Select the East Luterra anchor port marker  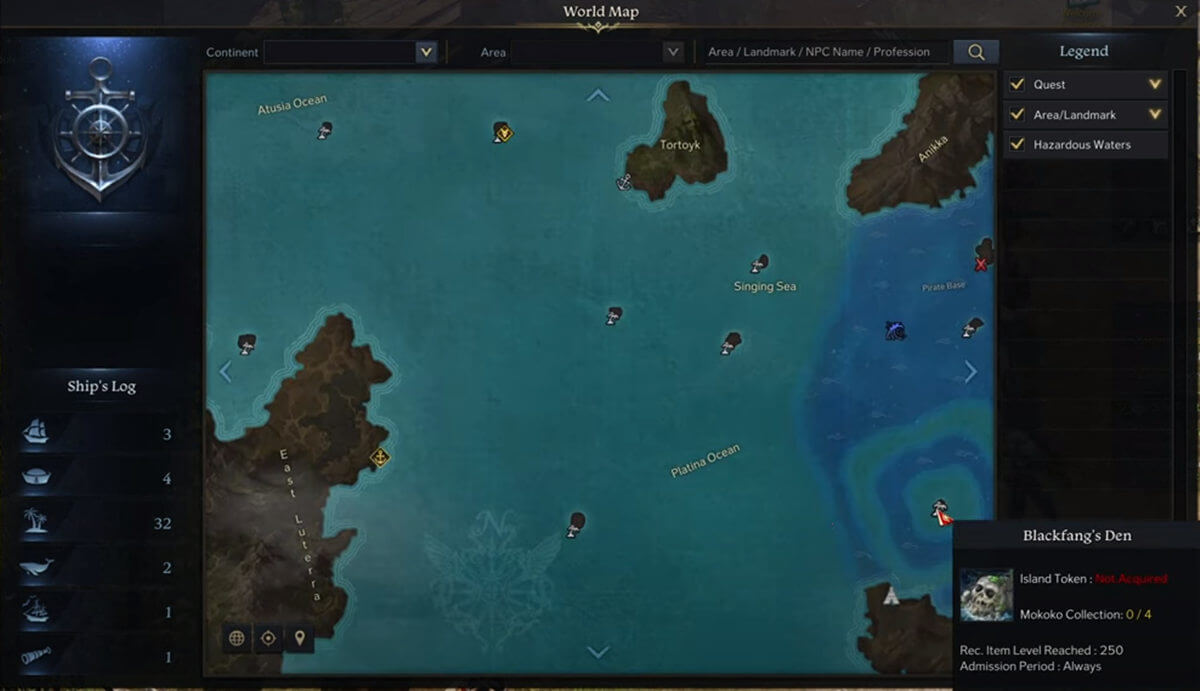pos(379,458)
